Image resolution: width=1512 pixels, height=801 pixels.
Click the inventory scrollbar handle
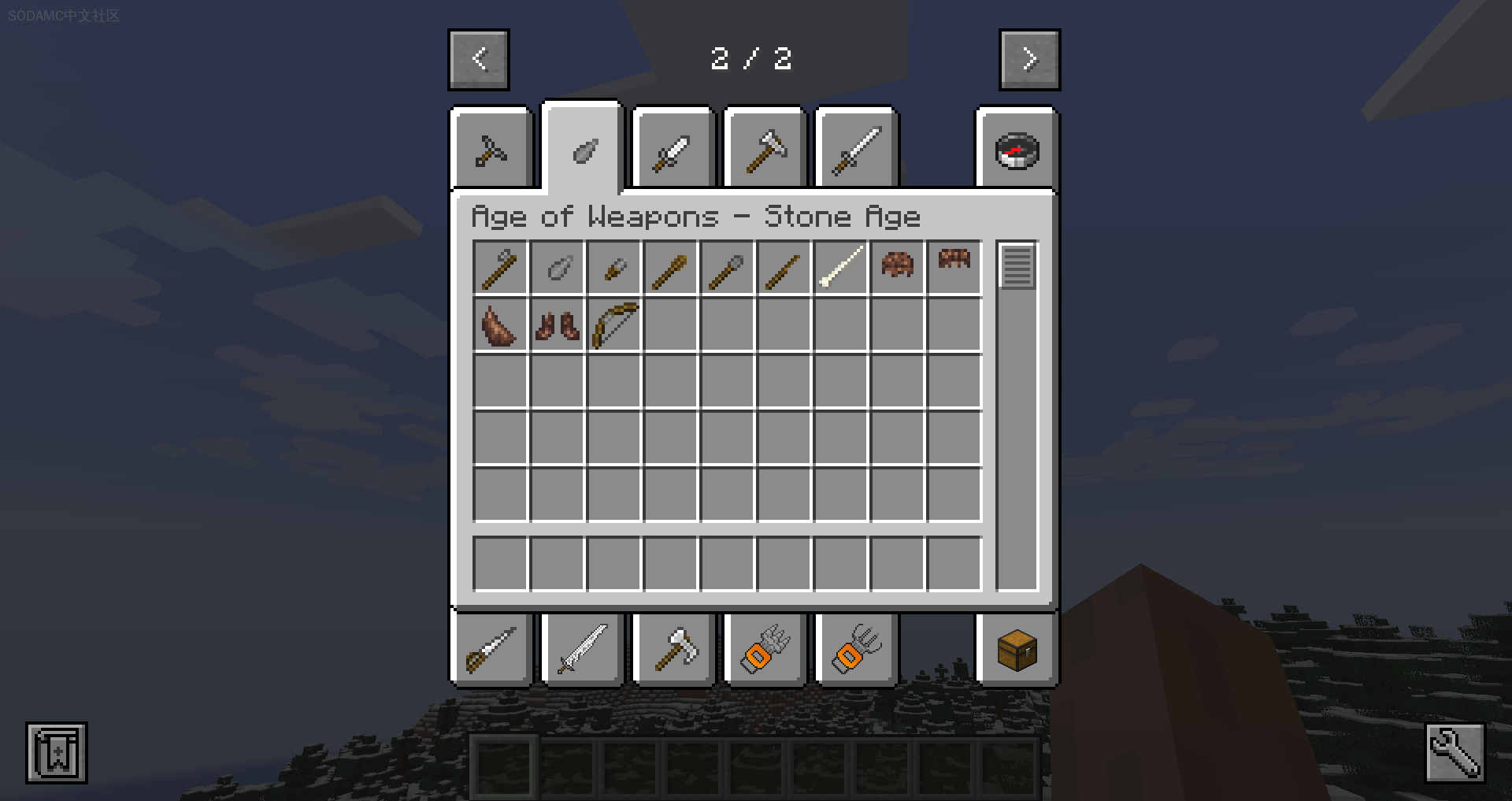click(x=1017, y=266)
